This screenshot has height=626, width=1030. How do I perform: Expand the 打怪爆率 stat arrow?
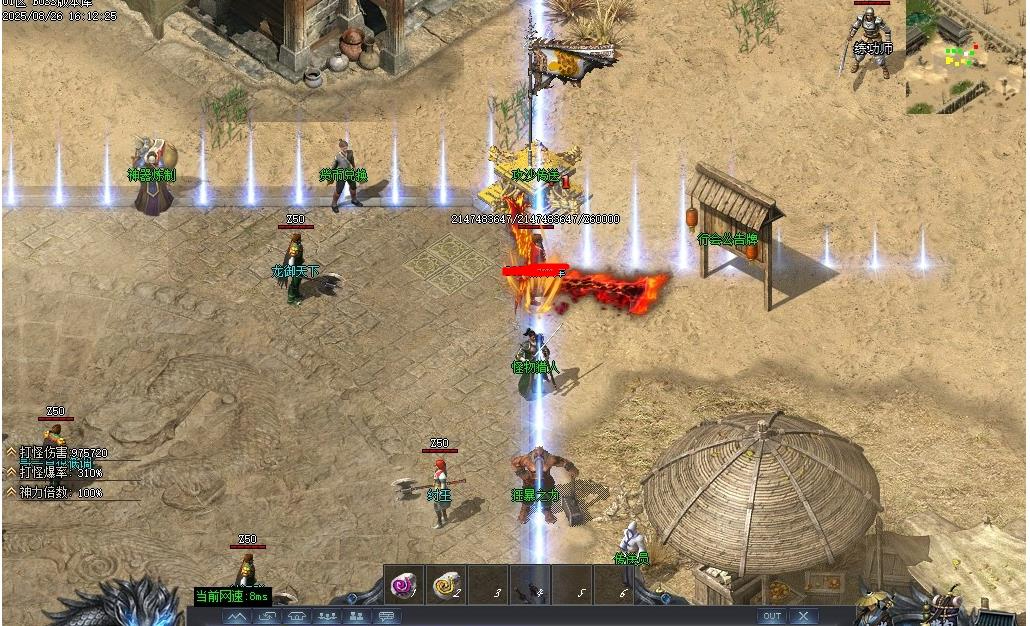pyautogui.click(x=11, y=472)
